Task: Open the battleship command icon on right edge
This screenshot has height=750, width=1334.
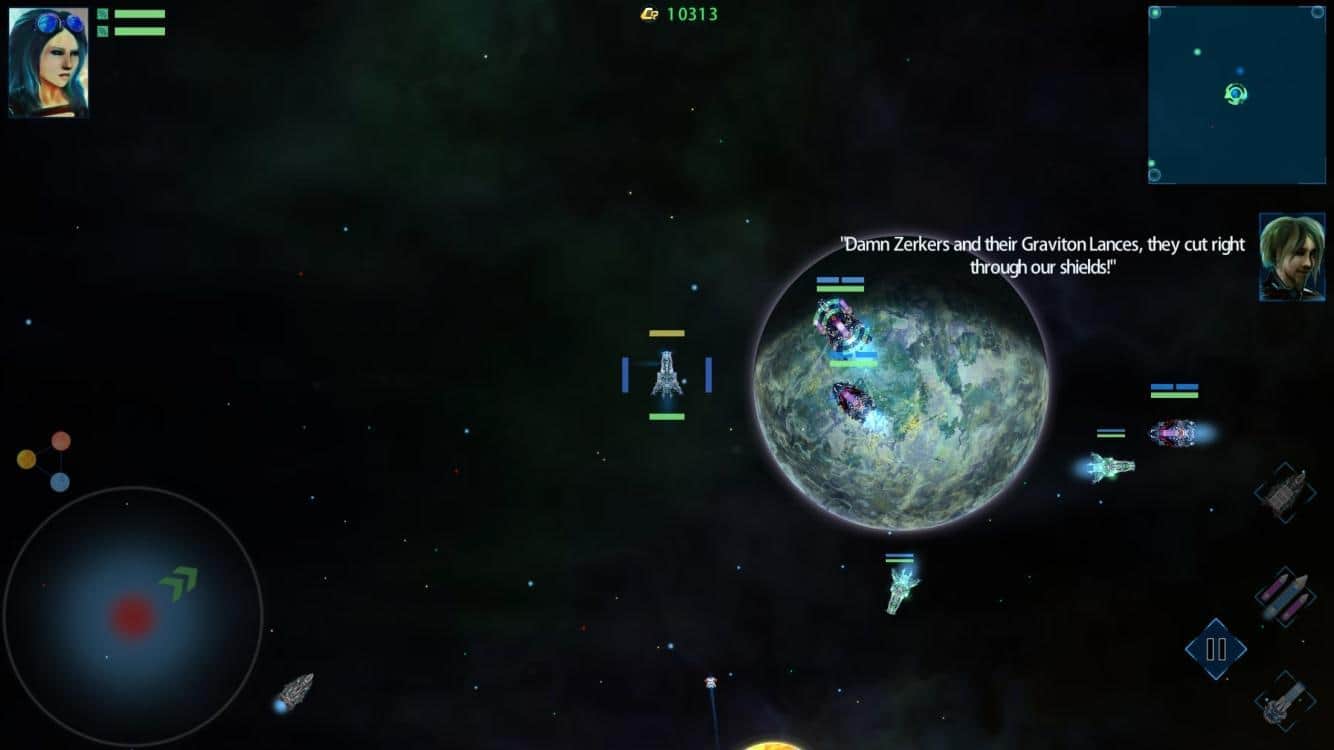Action: (x=1288, y=492)
